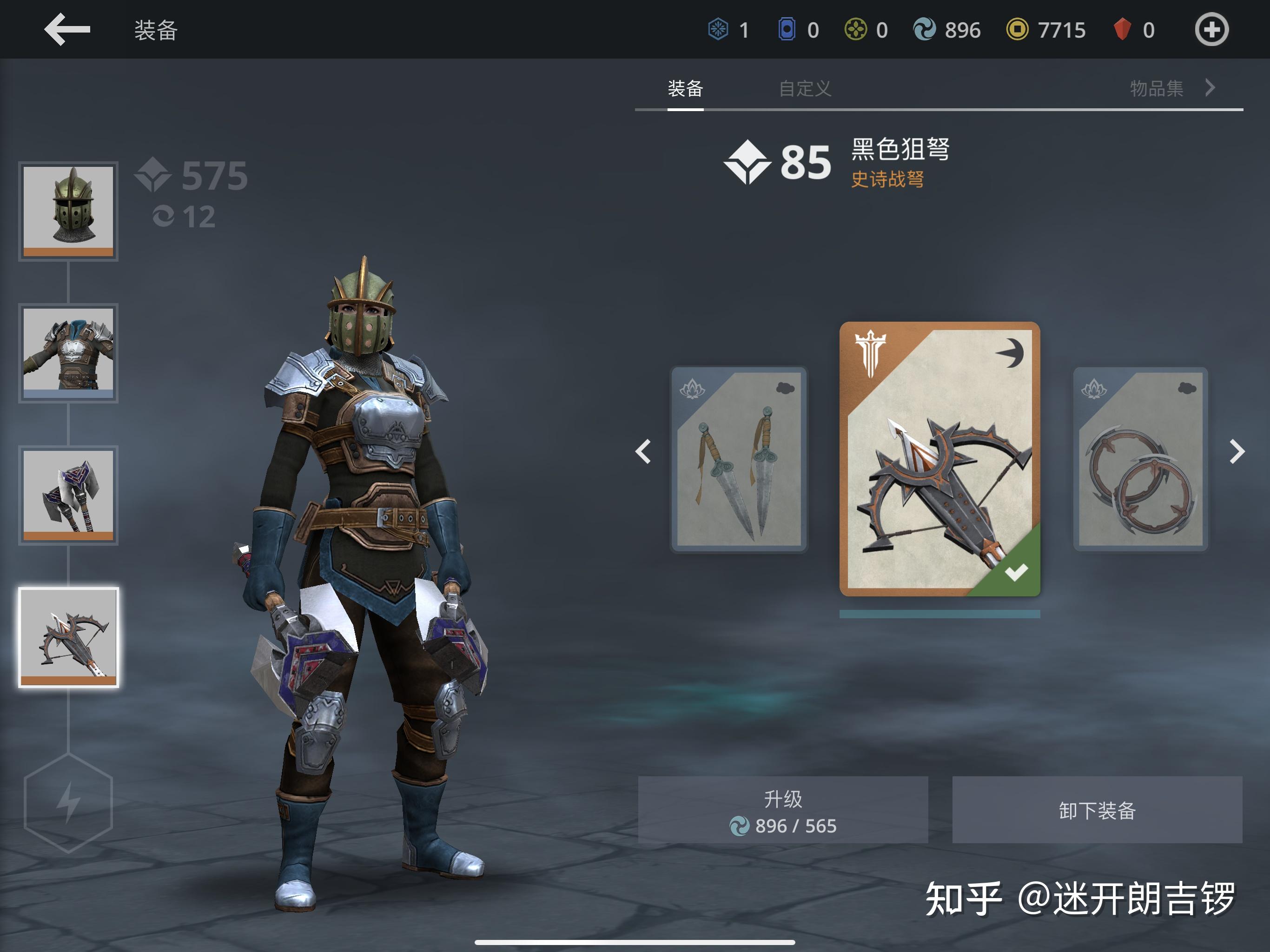1270x952 pixels.
Task: Select the helmet equipment slot
Action: pos(68,211)
